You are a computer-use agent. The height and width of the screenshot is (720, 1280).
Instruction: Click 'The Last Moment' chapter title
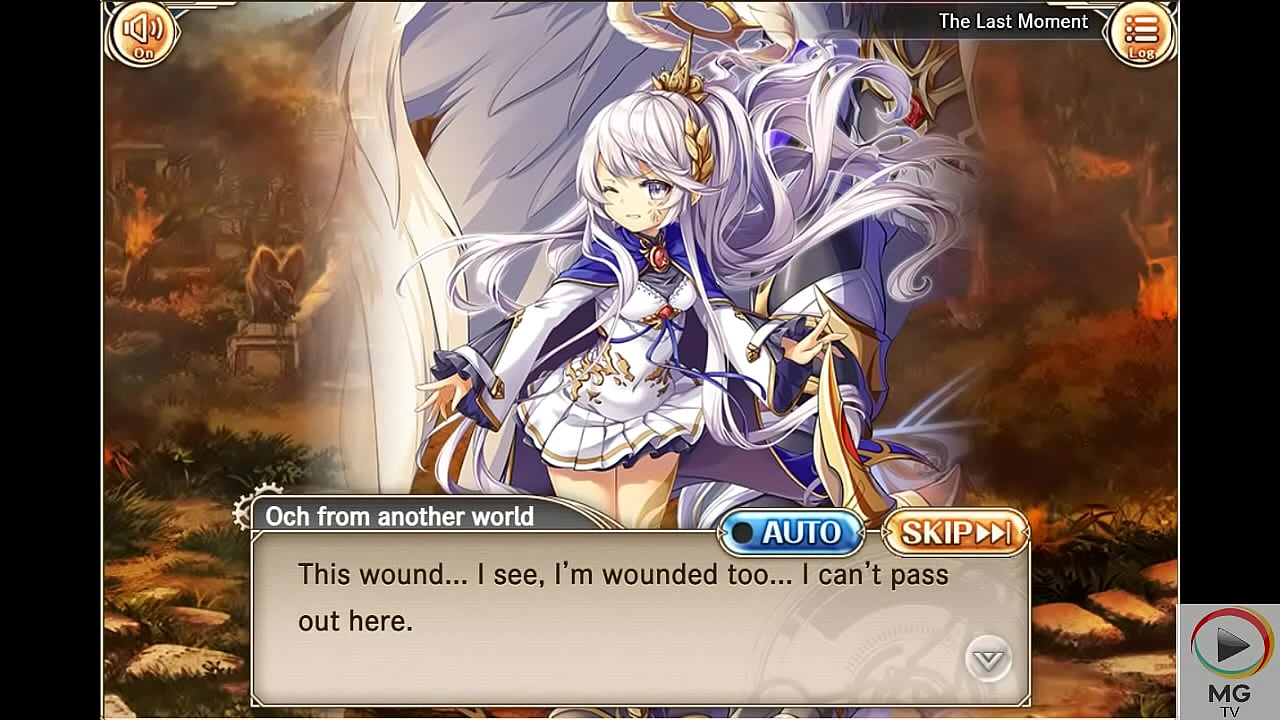point(1013,21)
